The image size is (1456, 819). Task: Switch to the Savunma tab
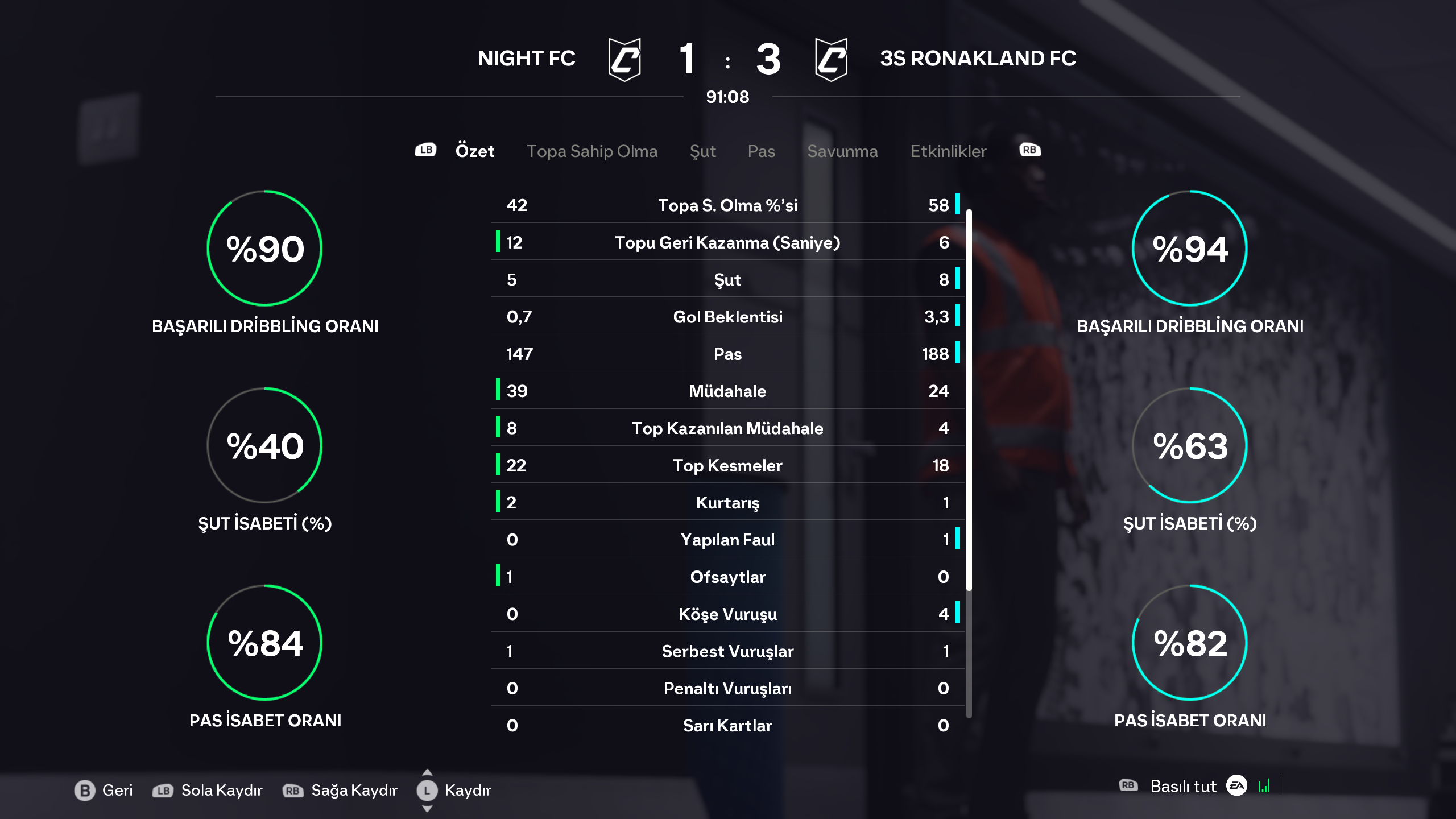842,151
